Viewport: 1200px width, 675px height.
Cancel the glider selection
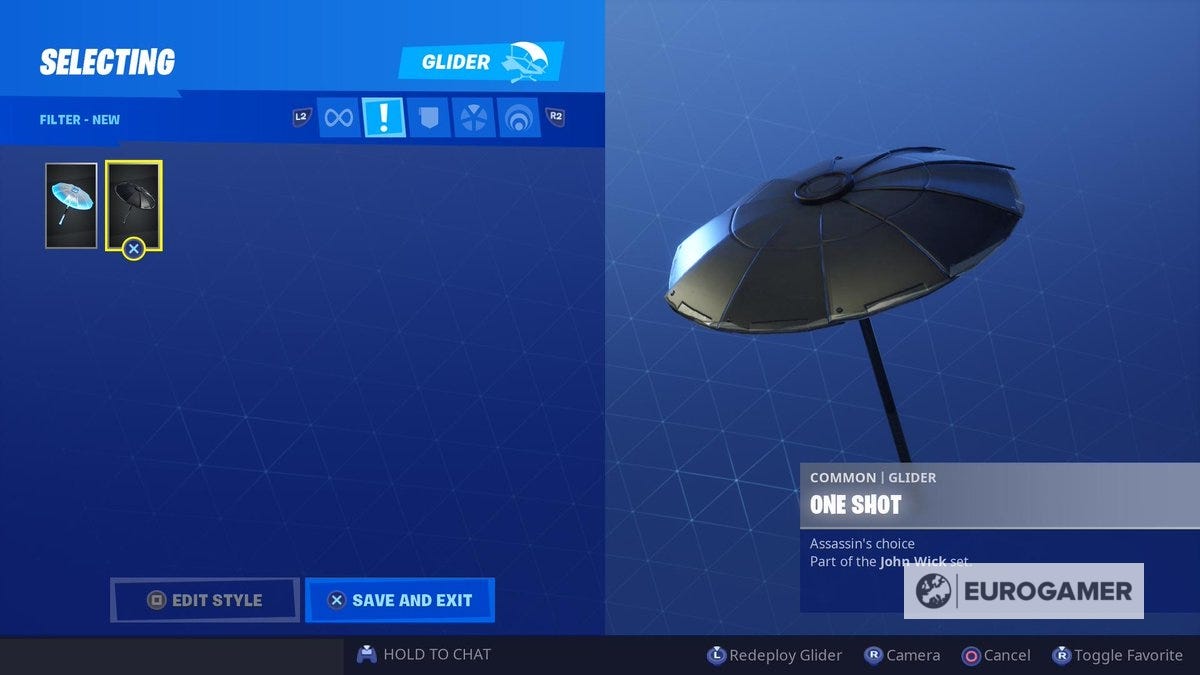[996, 656]
